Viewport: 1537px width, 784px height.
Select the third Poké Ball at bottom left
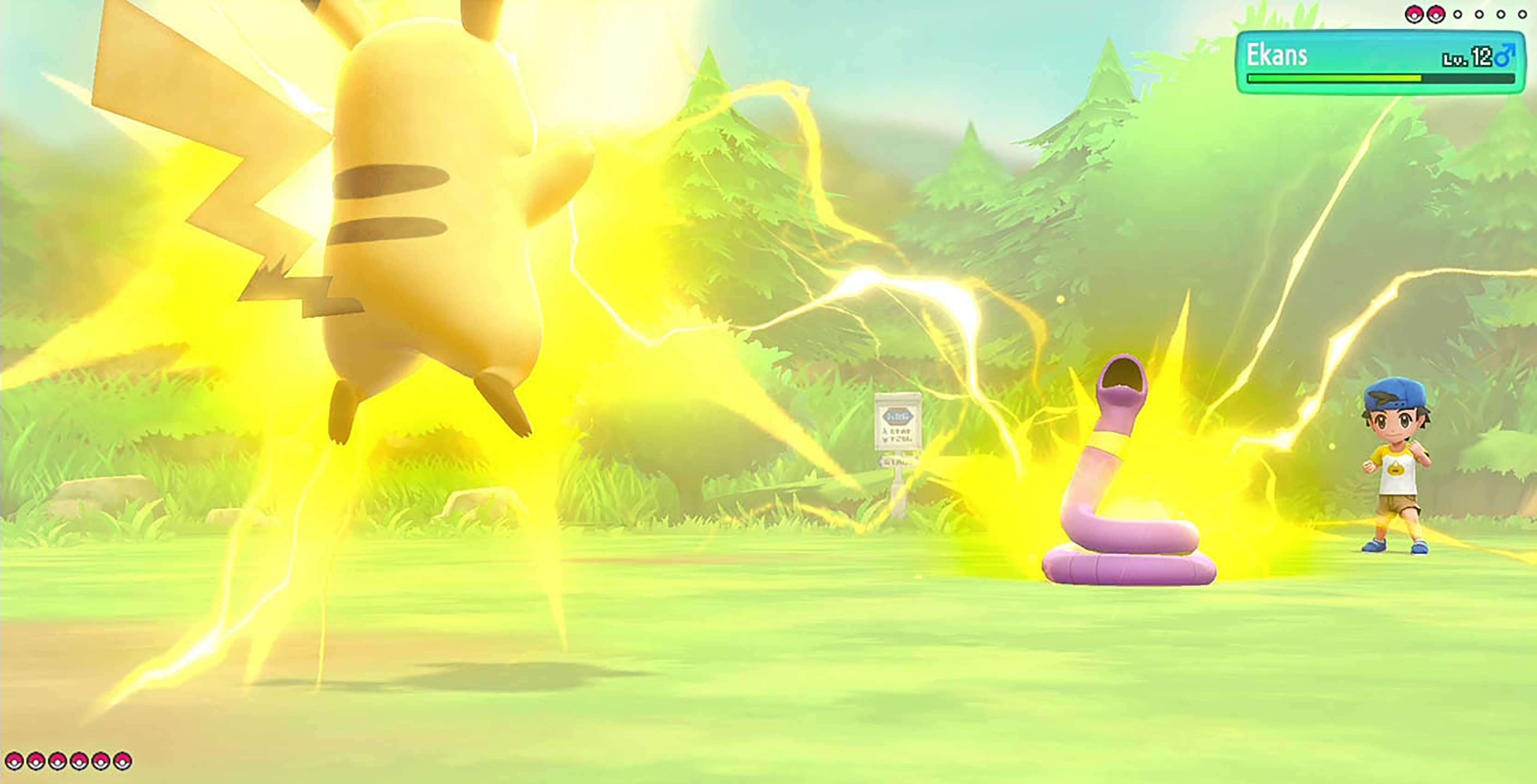point(58,762)
